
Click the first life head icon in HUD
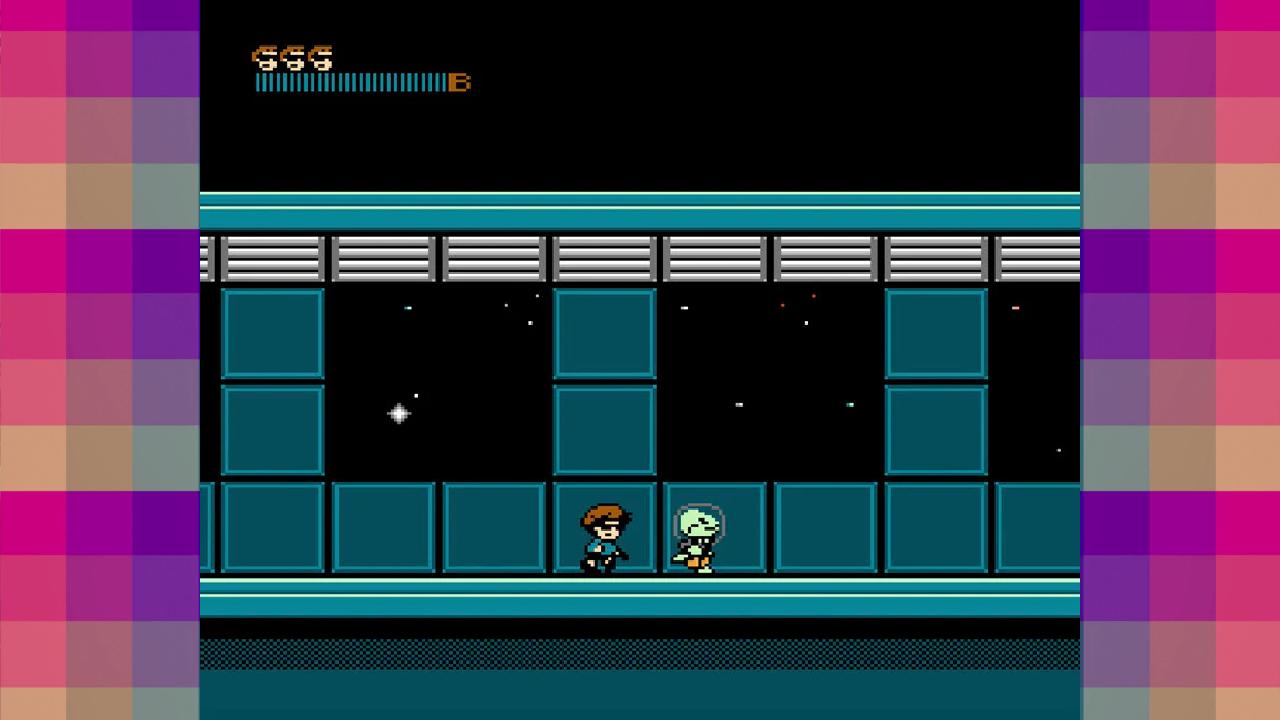tap(265, 58)
